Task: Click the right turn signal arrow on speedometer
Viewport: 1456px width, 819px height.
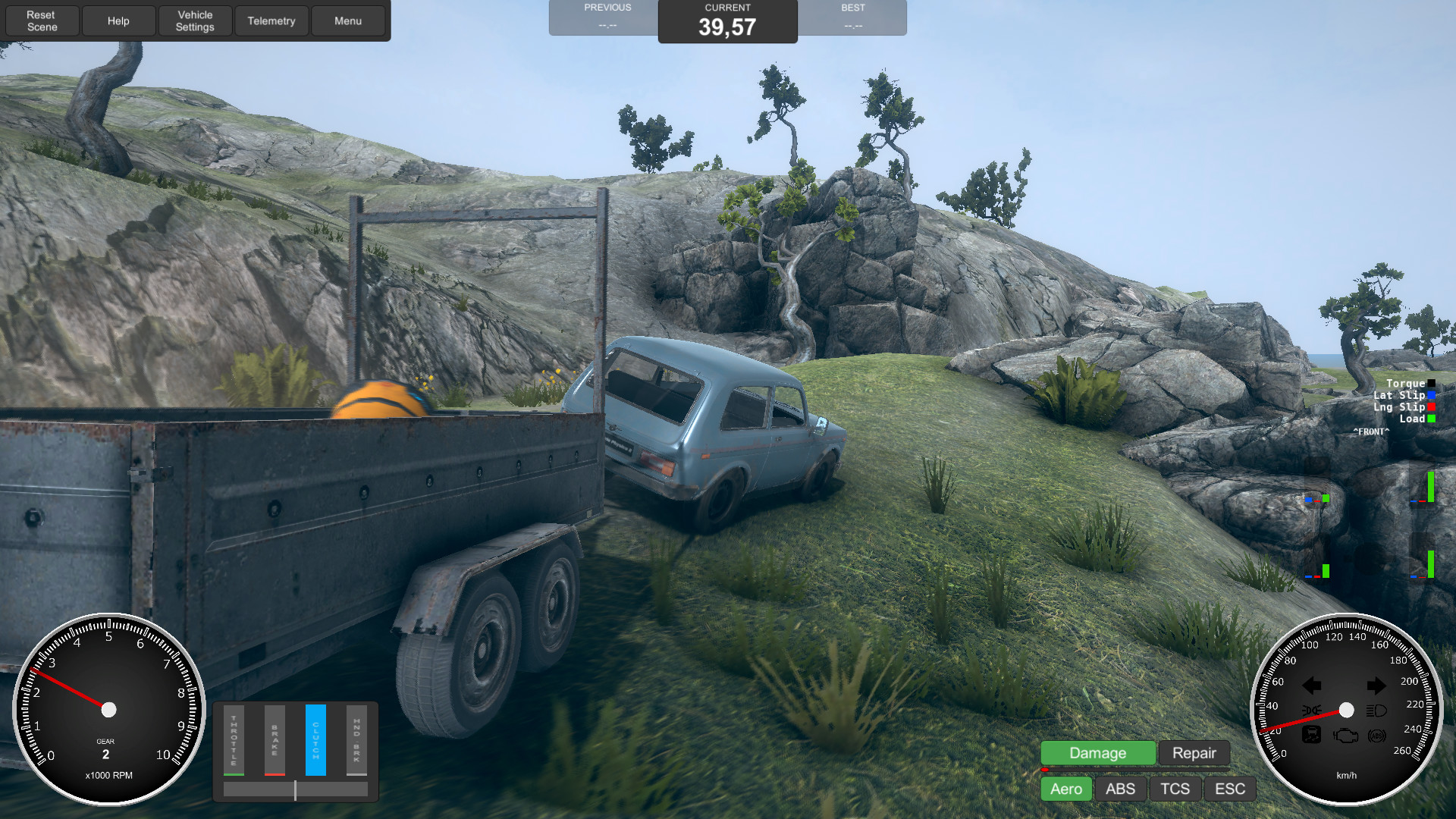Action: click(1377, 684)
